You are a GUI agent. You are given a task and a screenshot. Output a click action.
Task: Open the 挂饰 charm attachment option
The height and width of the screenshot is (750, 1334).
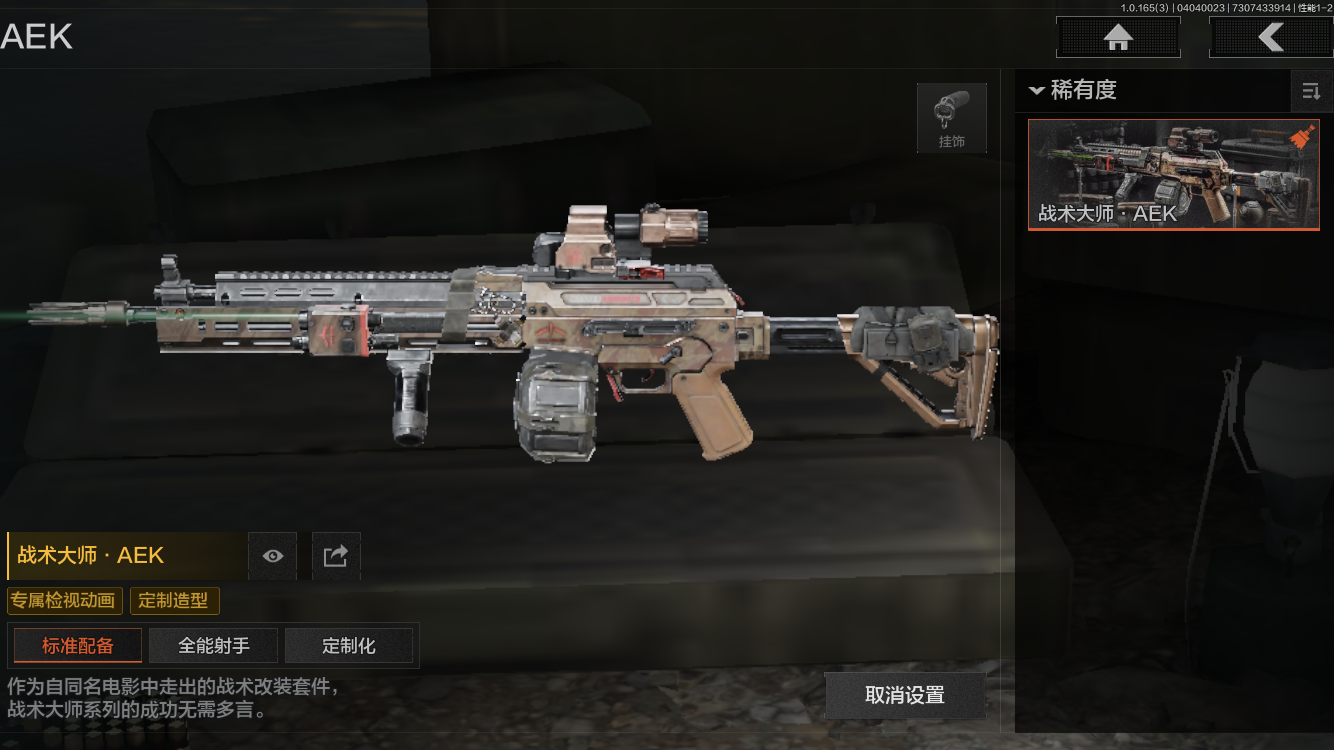click(951, 118)
